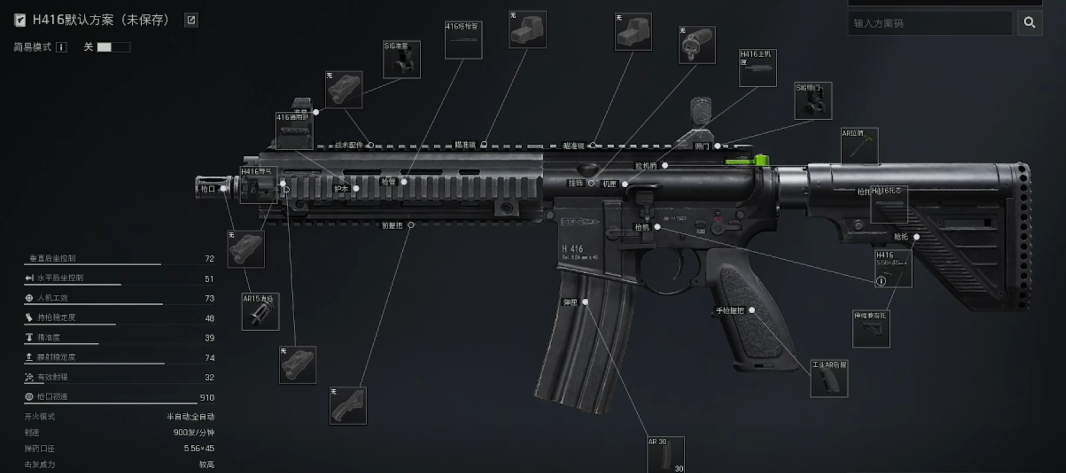The width and height of the screenshot is (1066, 473).
Task: Toggle the simple mode switch
Action: tap(112, 47)
